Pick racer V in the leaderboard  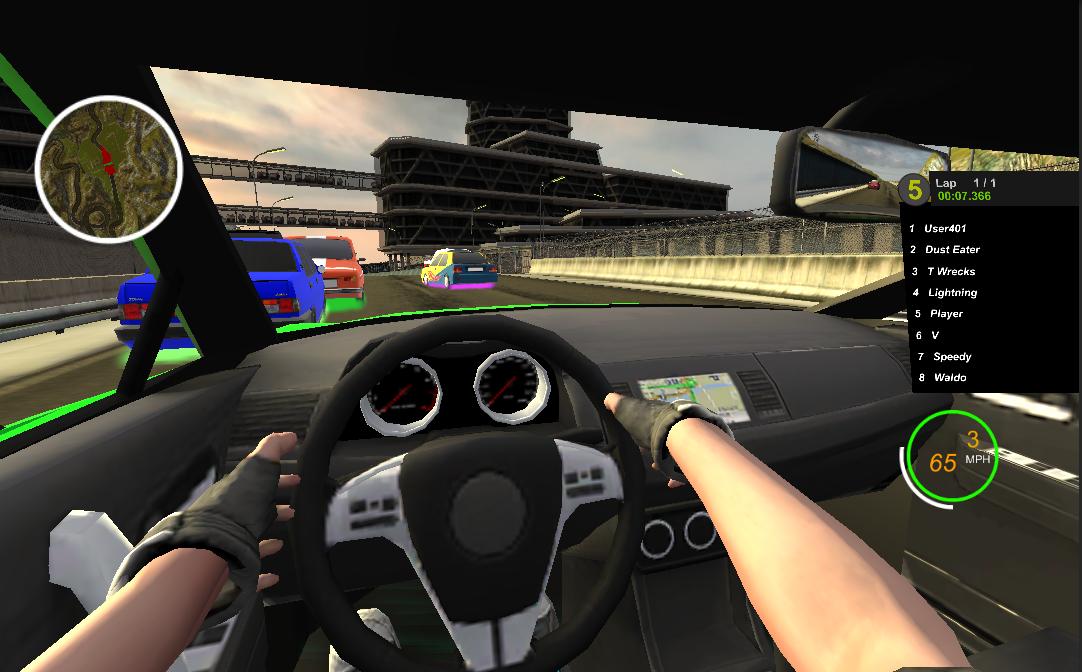coord(935,336)
